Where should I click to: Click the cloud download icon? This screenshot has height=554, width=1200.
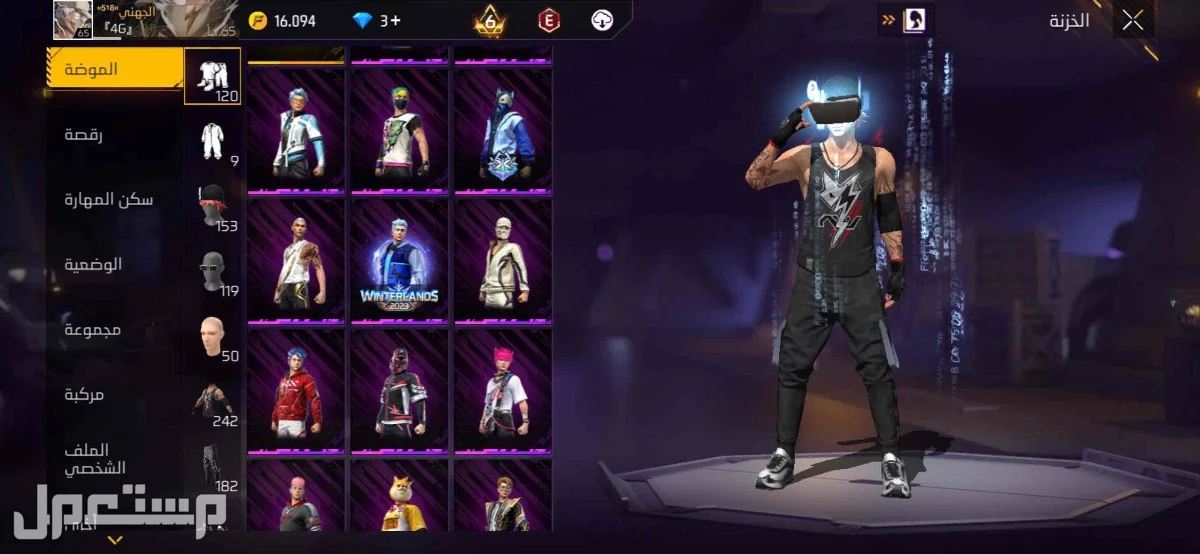coord(602,20)
